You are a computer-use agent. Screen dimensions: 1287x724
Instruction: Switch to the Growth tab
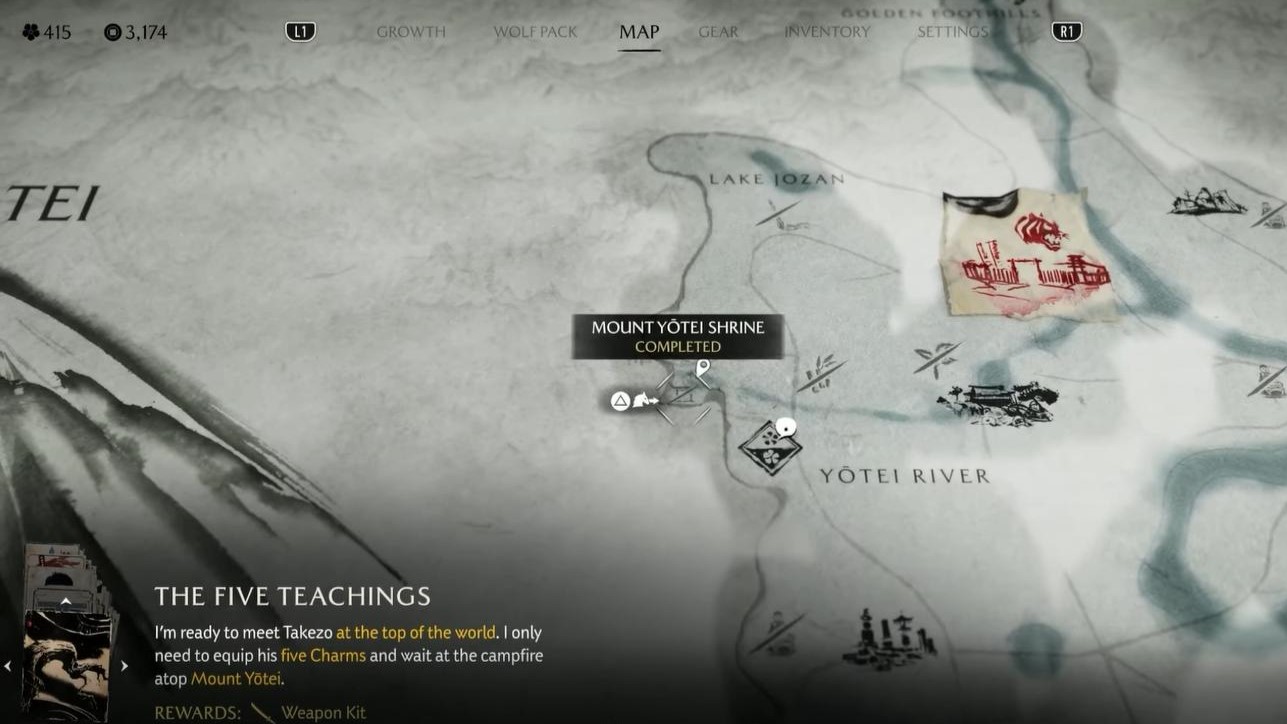pos(411,32)
